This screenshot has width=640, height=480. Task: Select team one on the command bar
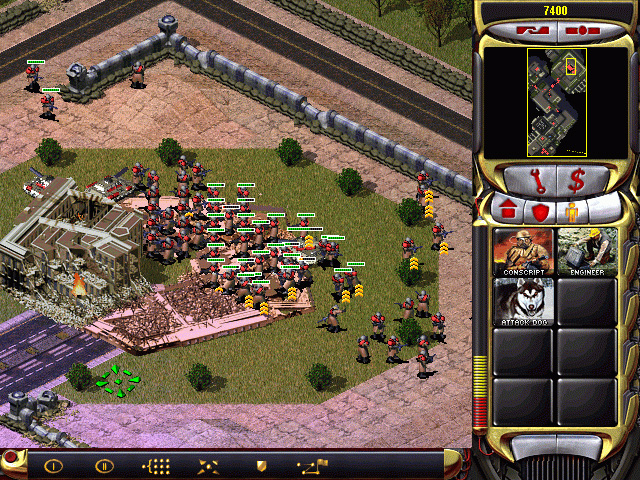[x=53, y=465]
